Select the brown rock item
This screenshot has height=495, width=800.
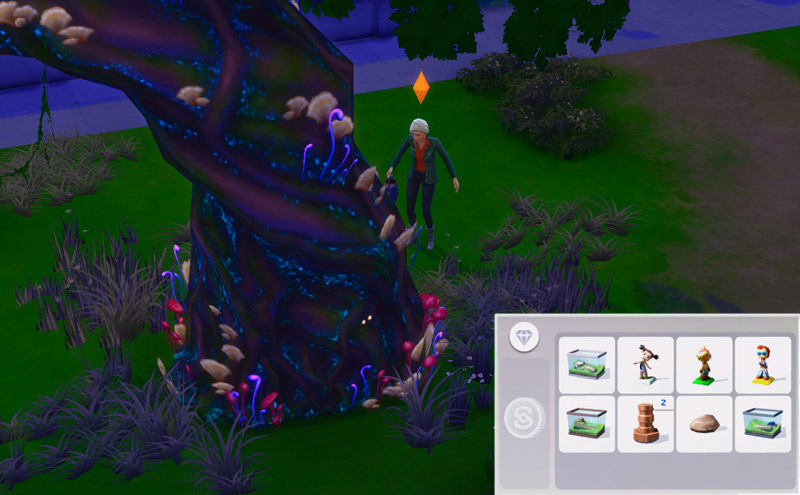tap(704, 424)
